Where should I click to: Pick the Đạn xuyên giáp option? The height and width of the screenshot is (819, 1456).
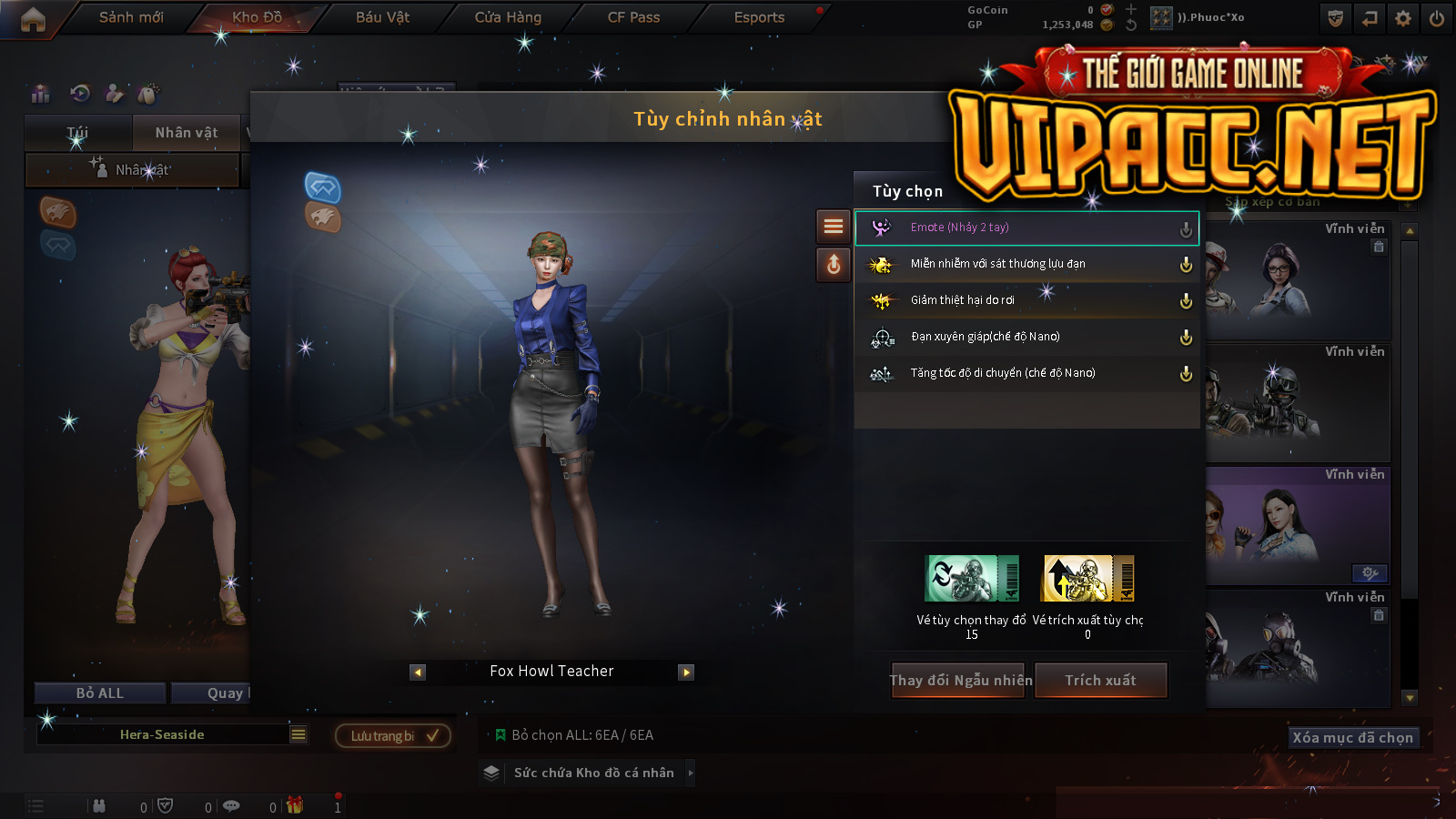tap(1026, 337)
